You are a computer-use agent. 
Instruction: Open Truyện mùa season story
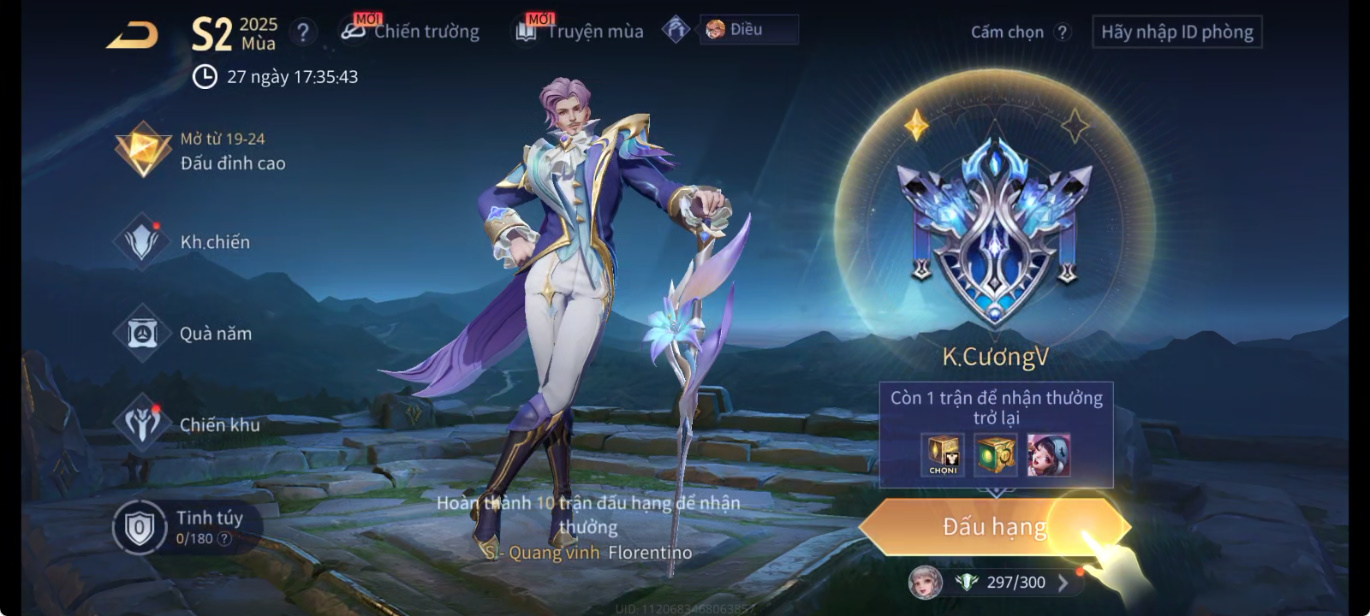pos(582,31)
